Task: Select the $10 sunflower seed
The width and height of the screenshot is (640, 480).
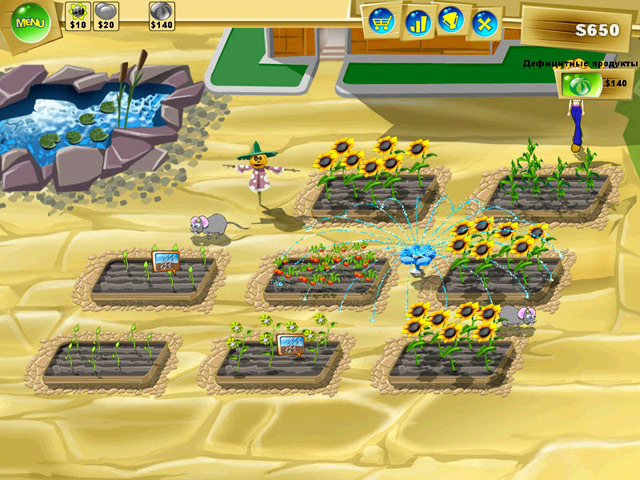Action: 78,12
